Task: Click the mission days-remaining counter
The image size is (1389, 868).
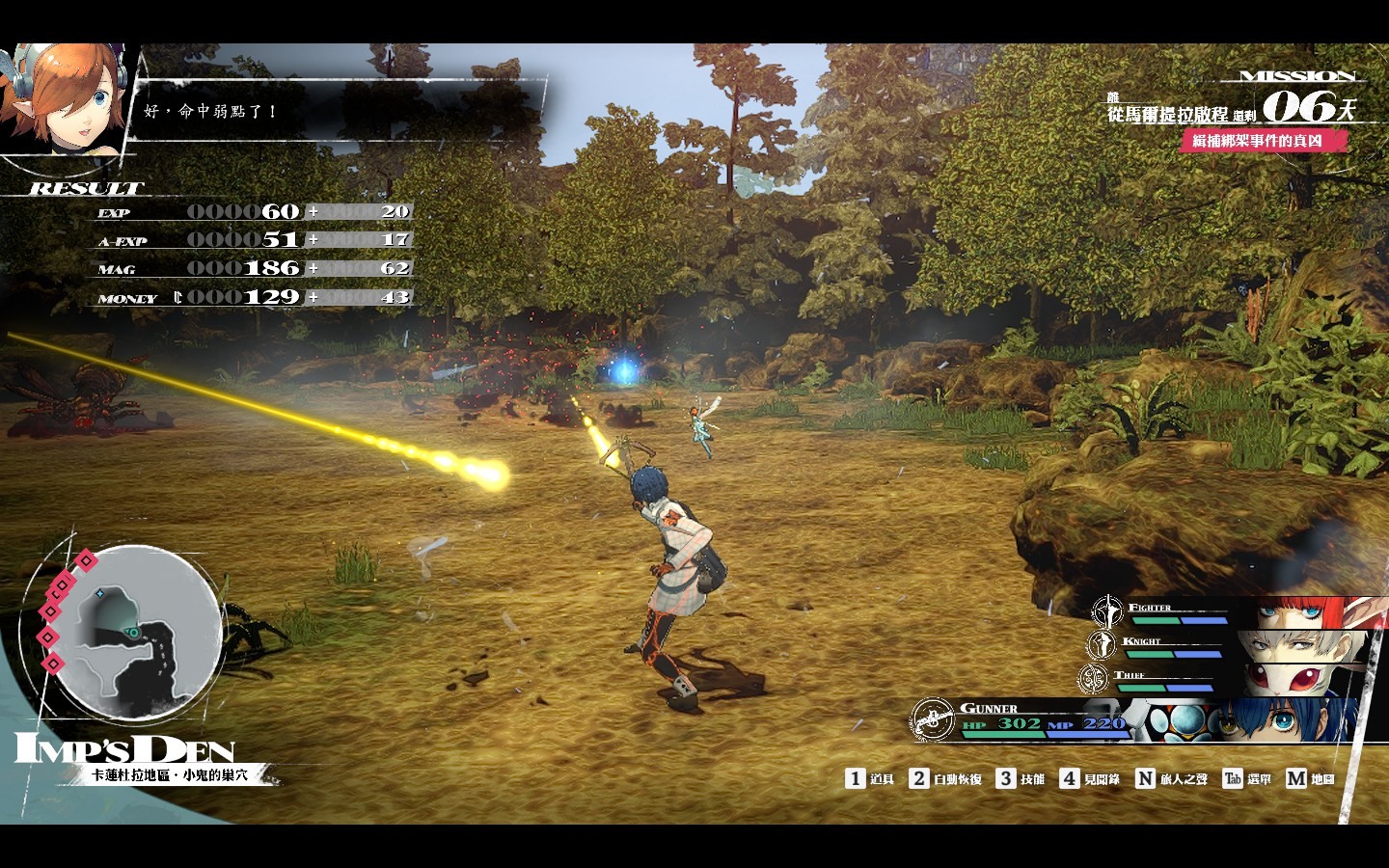Action: [1307, 106]
